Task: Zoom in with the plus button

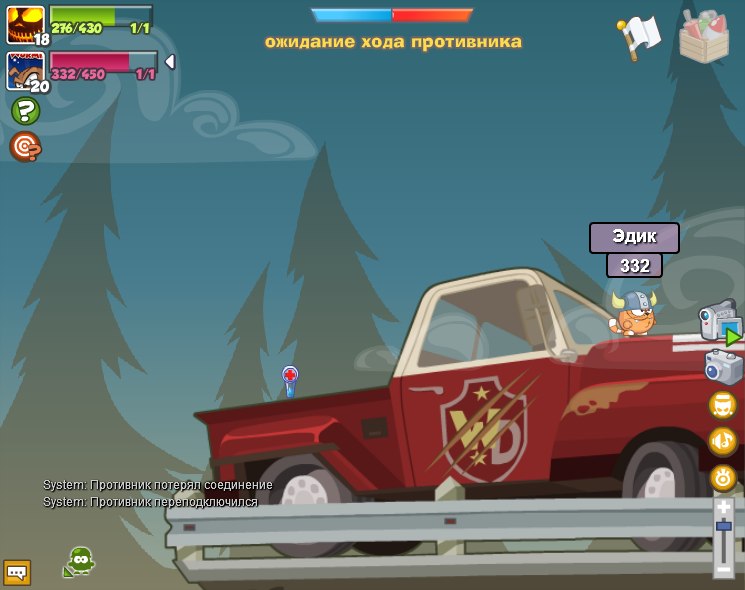Action: pyautogui.click(x=724, y=507)
